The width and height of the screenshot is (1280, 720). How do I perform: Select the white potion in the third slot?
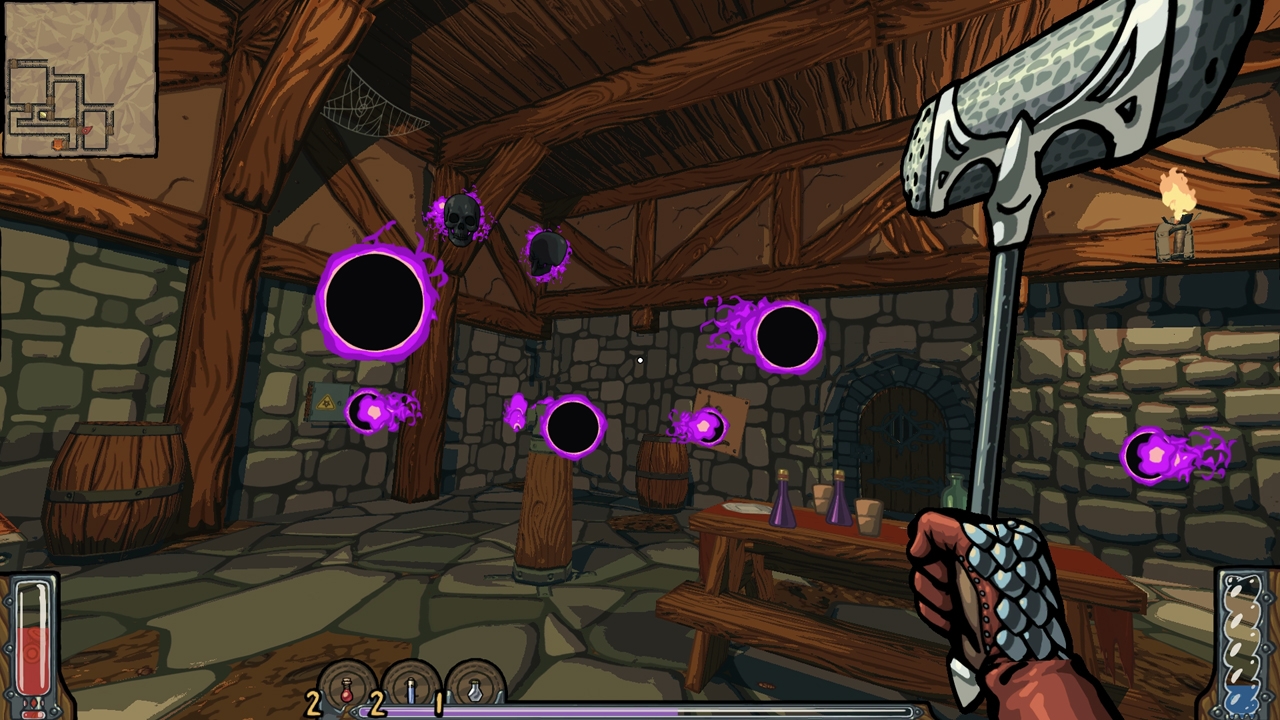tap(474, 689)
